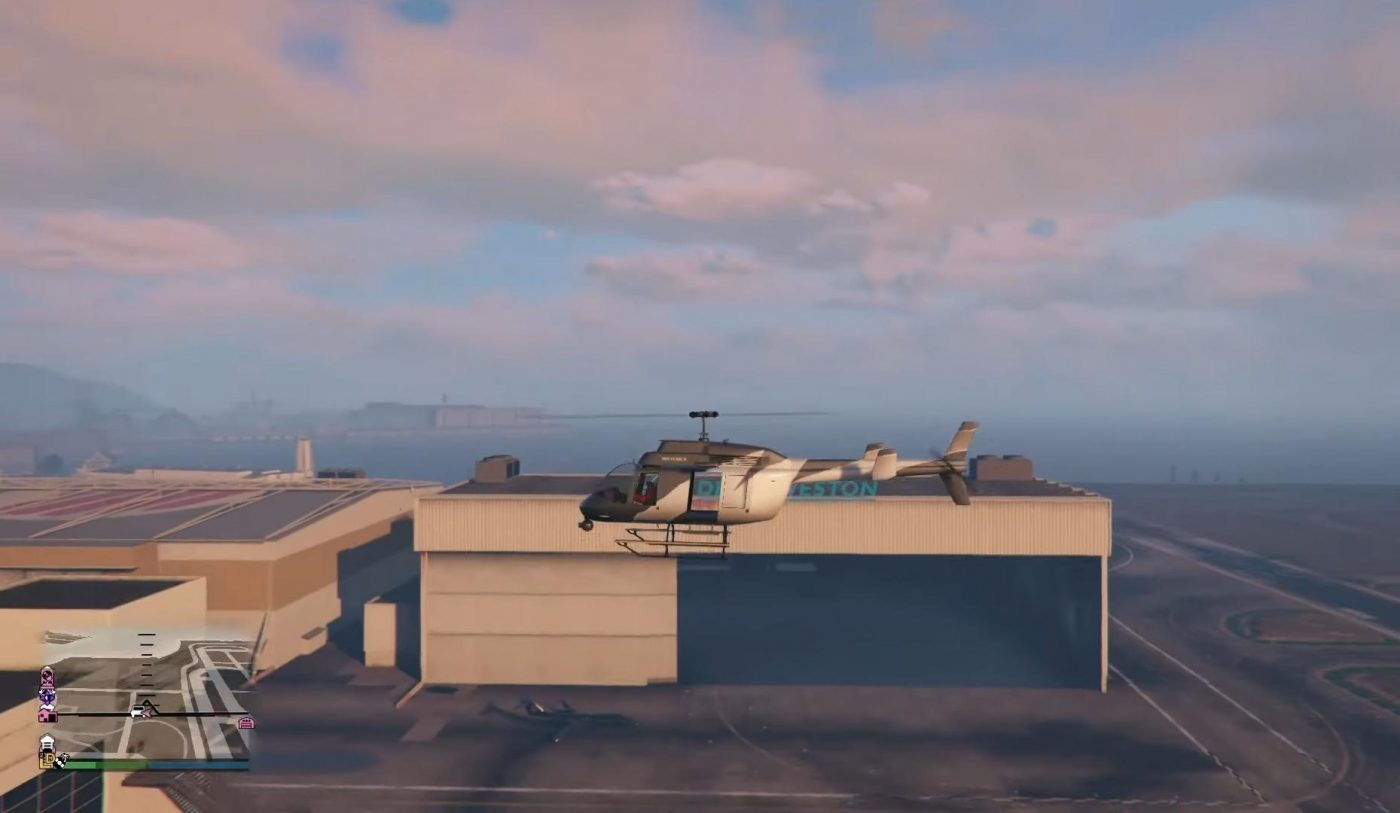Select the pink mask store blip on minimap
Image resolution: width=1400 pixels, height=813 pixels.
coord(46,676)
